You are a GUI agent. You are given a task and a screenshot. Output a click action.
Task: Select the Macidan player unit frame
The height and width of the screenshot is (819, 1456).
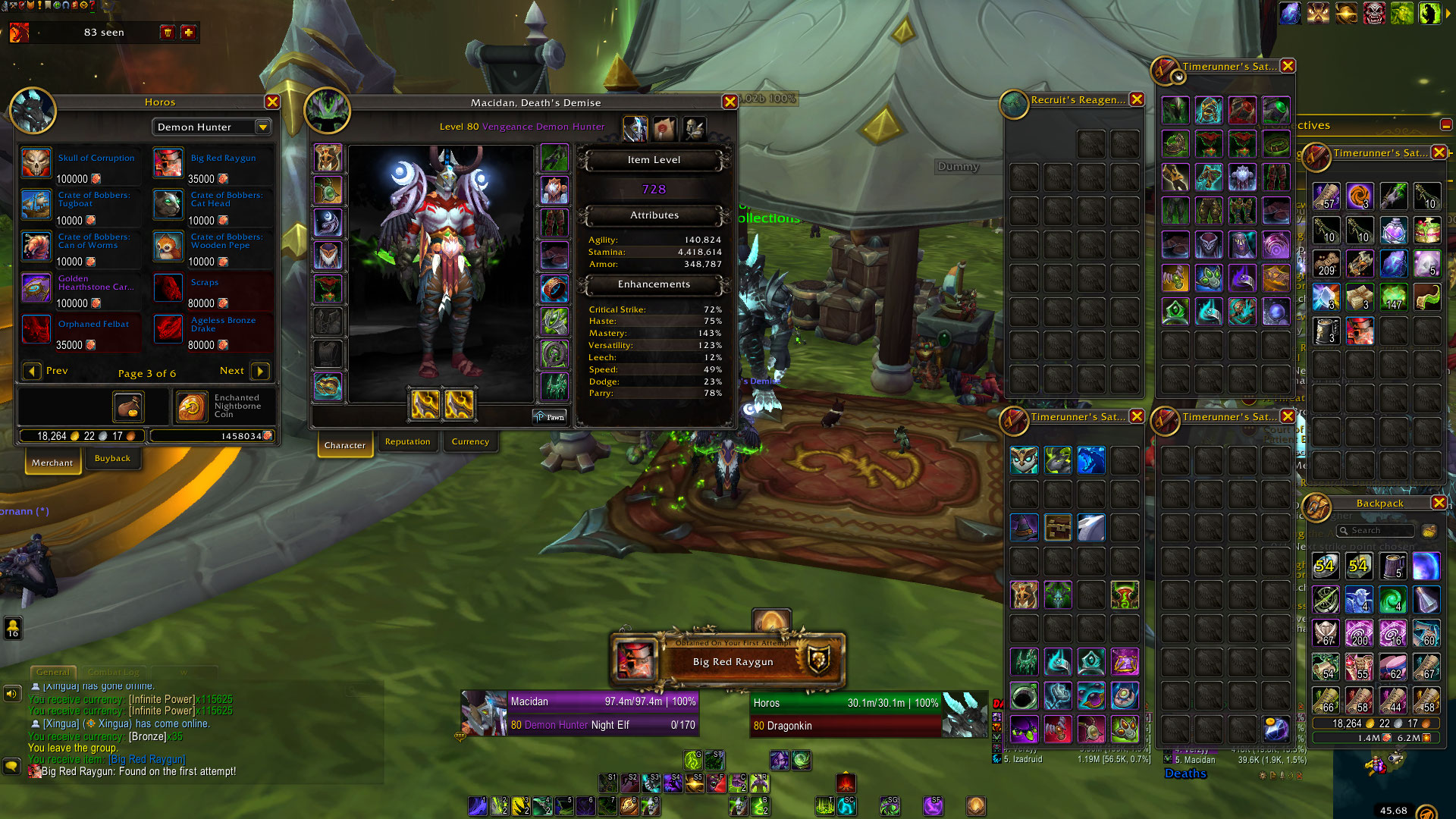pyautogui.click(x=580, y=713)
